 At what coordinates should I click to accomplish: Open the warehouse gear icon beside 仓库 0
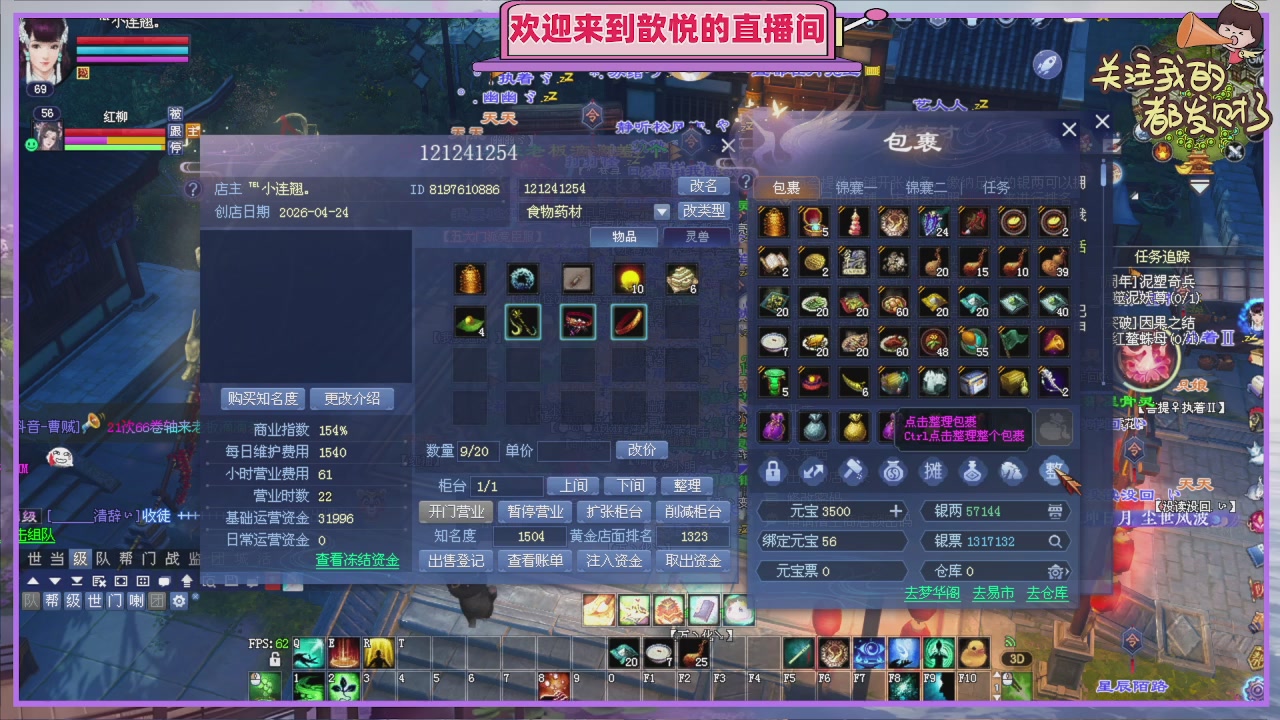[x=1055, y=571]
